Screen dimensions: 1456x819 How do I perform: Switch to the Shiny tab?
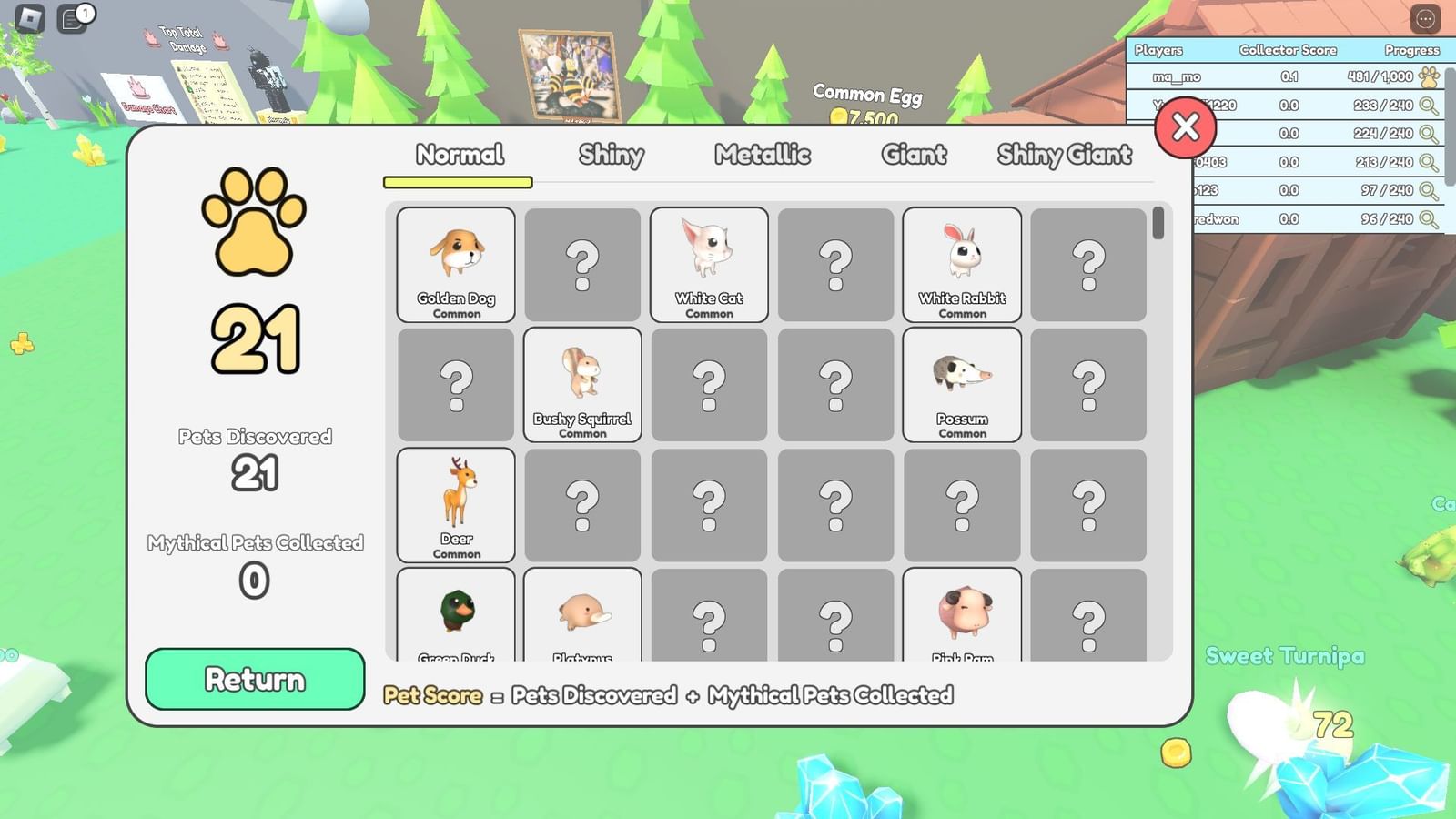coord(612,155)
